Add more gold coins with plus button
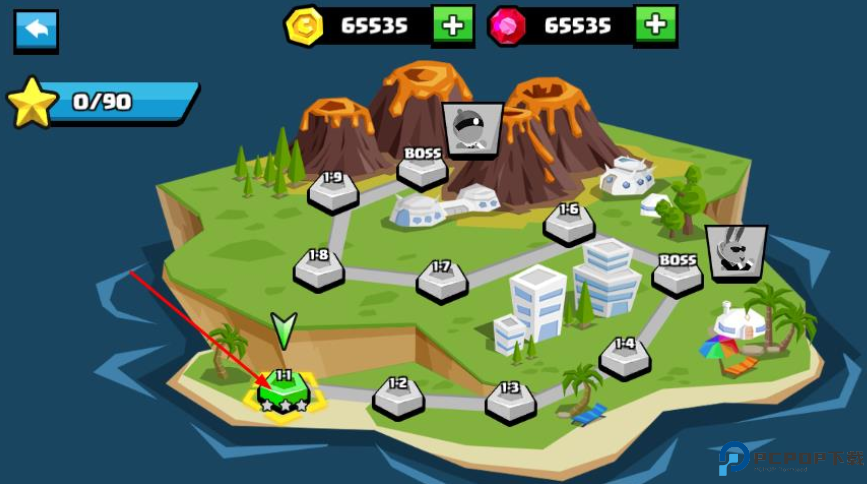The height and width of the screenshot is (484, 867). pyautogui.click(x=453, y=26)
